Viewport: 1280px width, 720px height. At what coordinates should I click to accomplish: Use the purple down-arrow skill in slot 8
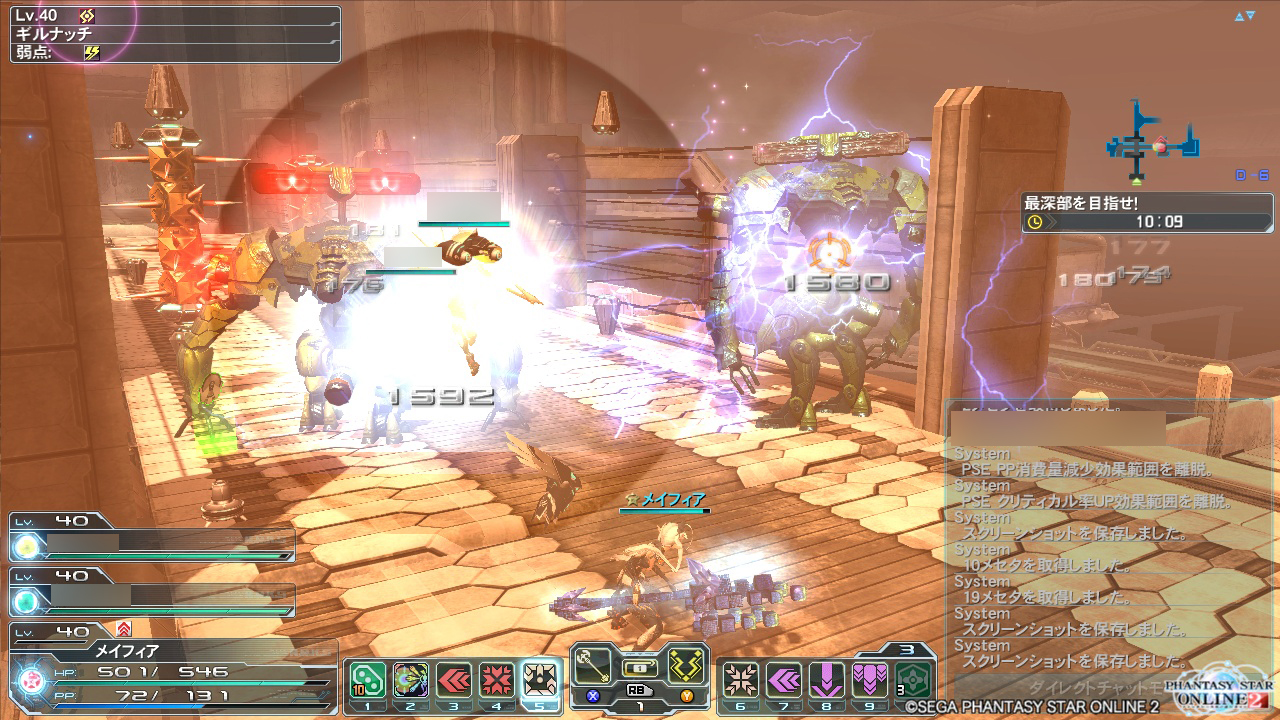(x=827, y=681)
